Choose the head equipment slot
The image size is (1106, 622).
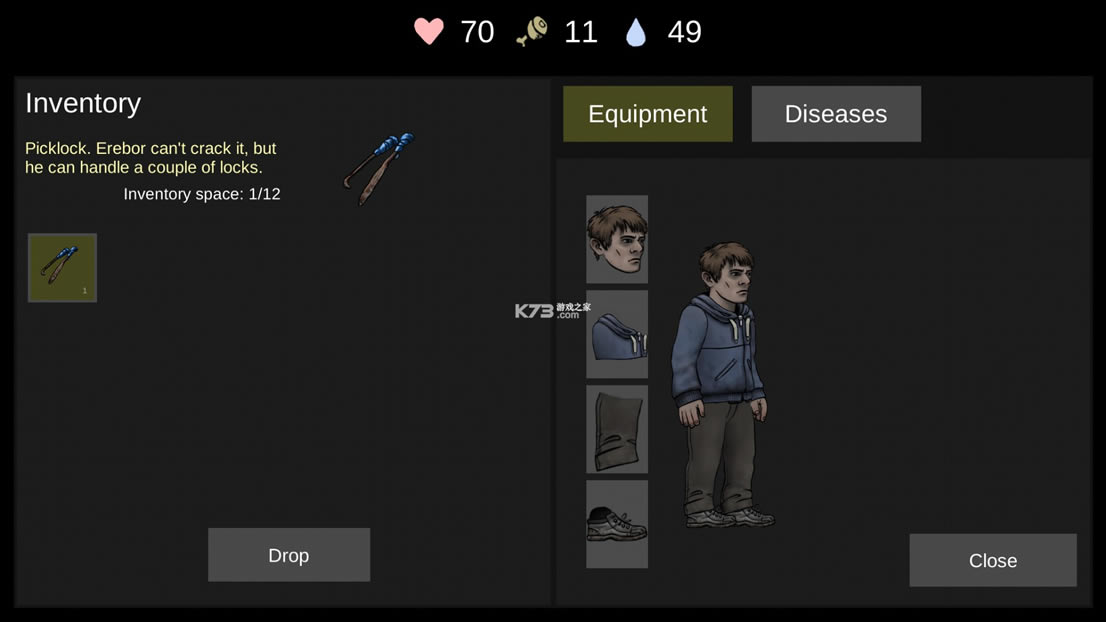[x=616, y=239]
